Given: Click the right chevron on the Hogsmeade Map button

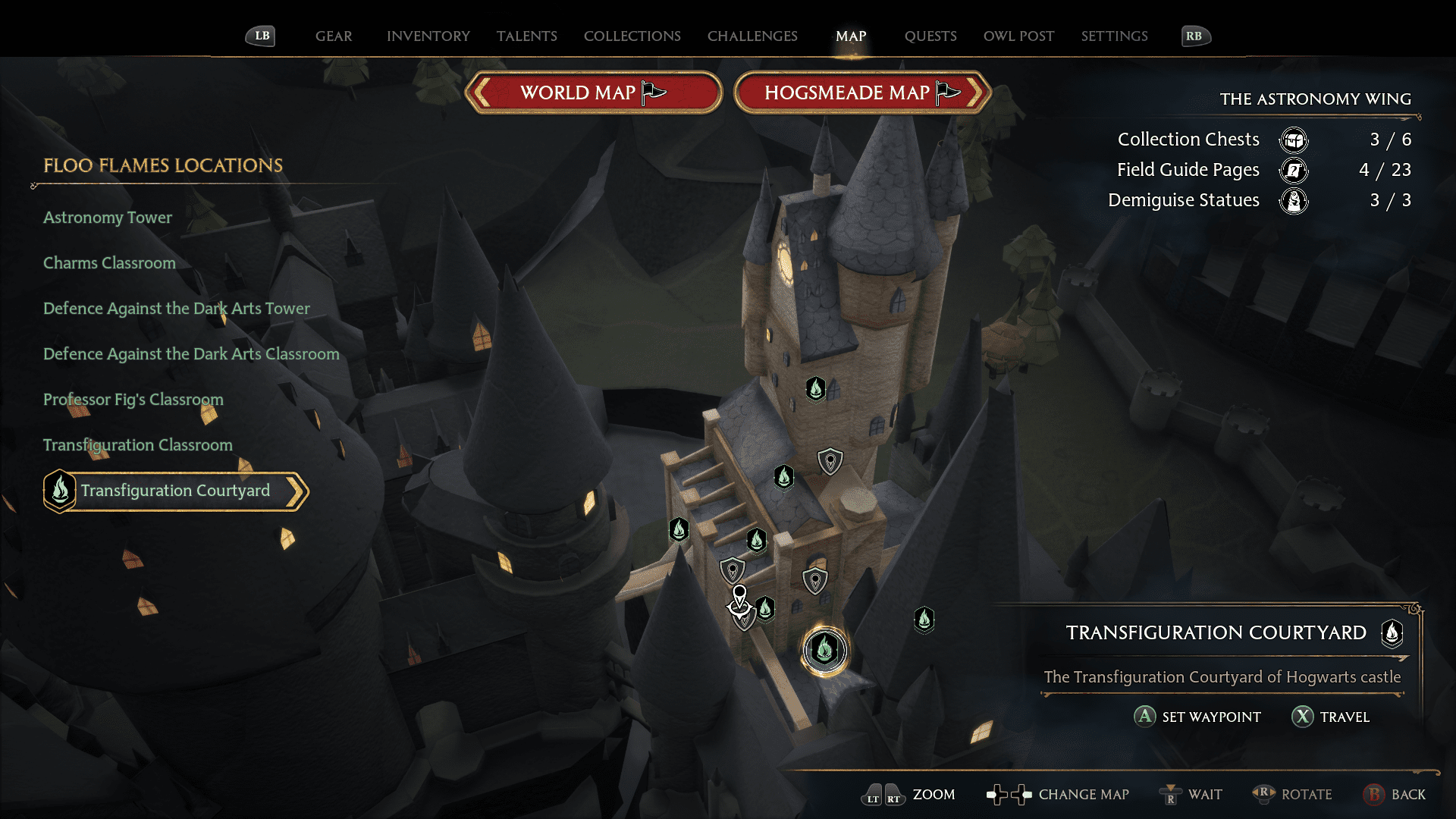Looking at the screenshot, I should point(977,93).
